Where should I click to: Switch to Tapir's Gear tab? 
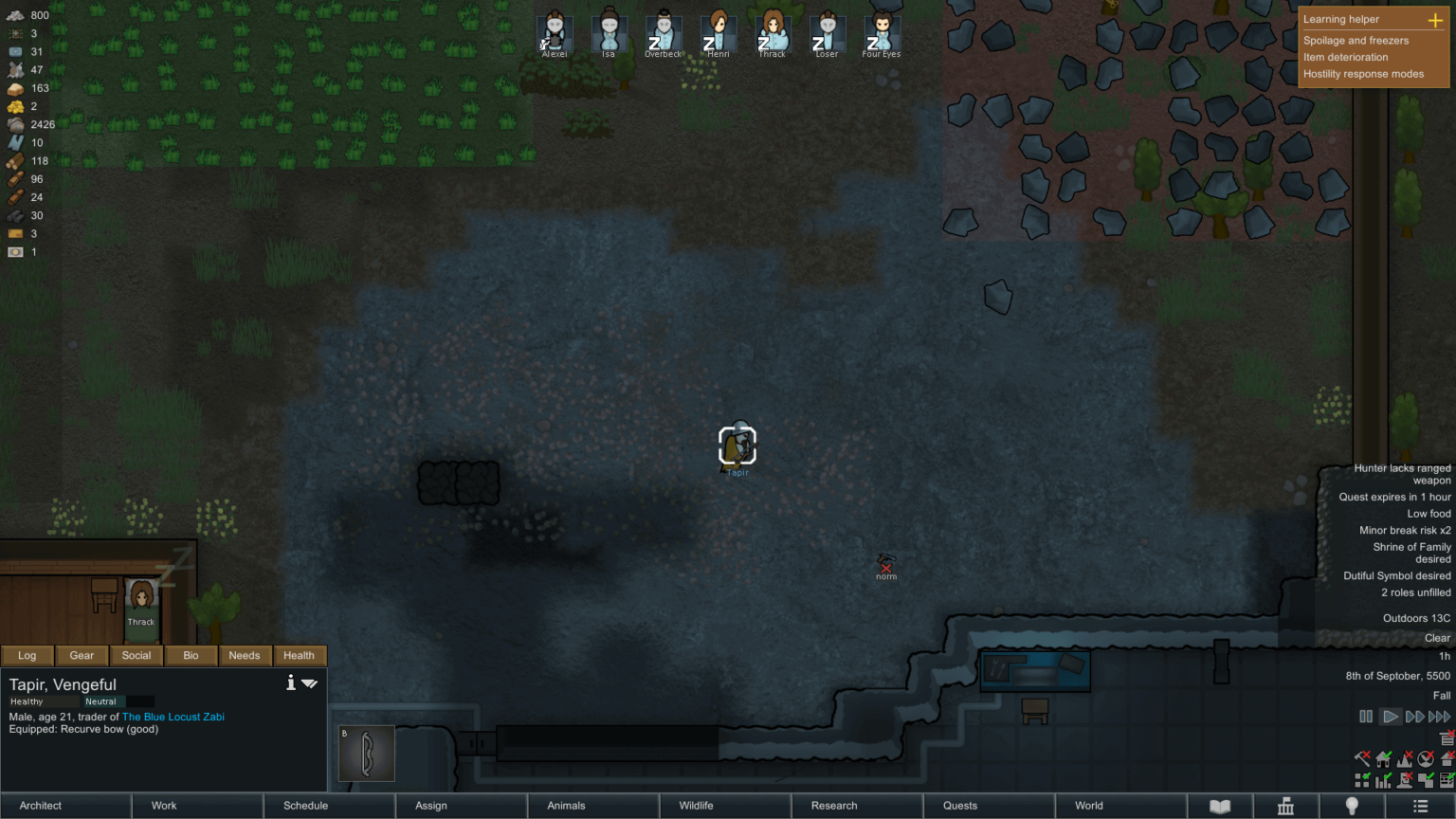click(x=82, y=655)
